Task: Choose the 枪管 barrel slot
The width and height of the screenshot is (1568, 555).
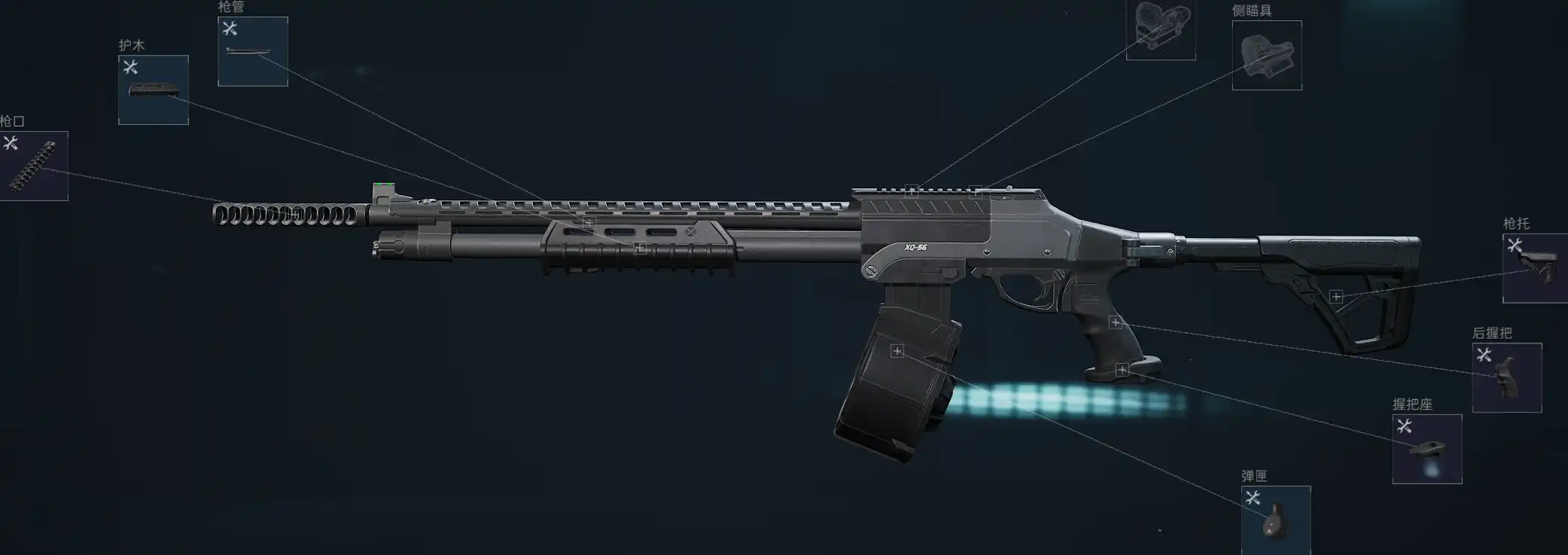Action: [x=252, y=51]
